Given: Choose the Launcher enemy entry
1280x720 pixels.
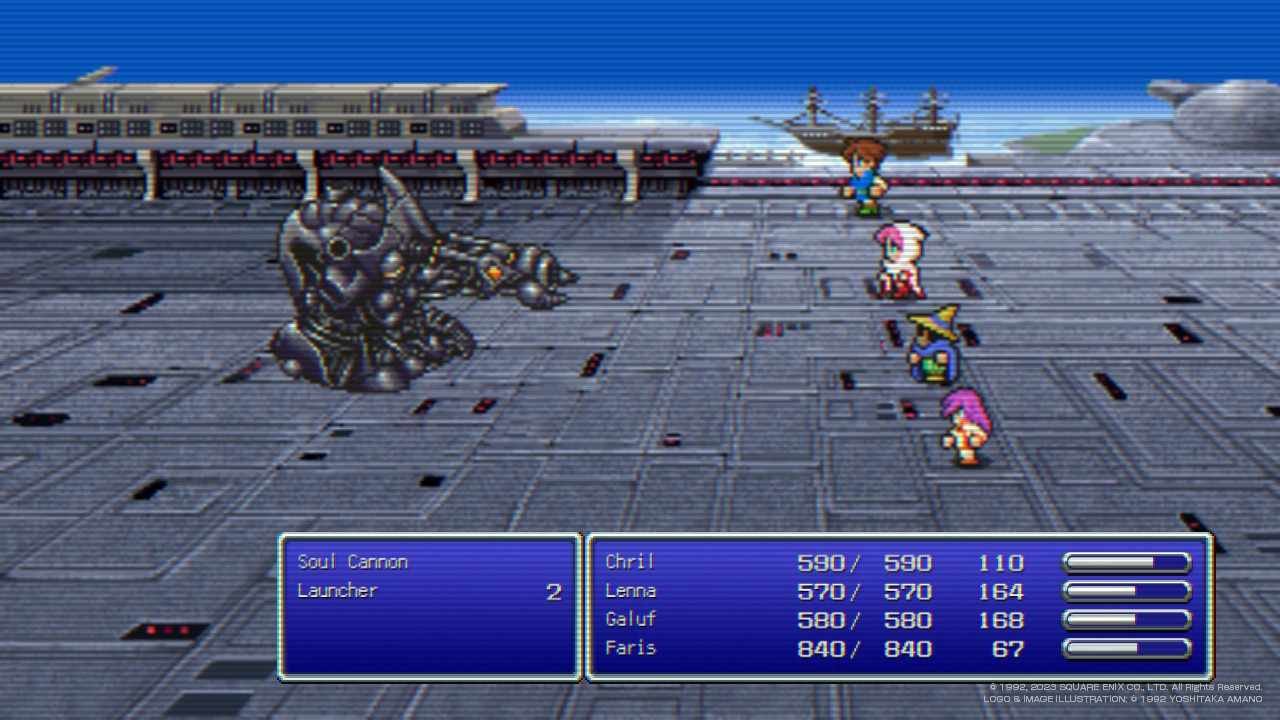Looking at the screenshot, I should click(338, 591).
